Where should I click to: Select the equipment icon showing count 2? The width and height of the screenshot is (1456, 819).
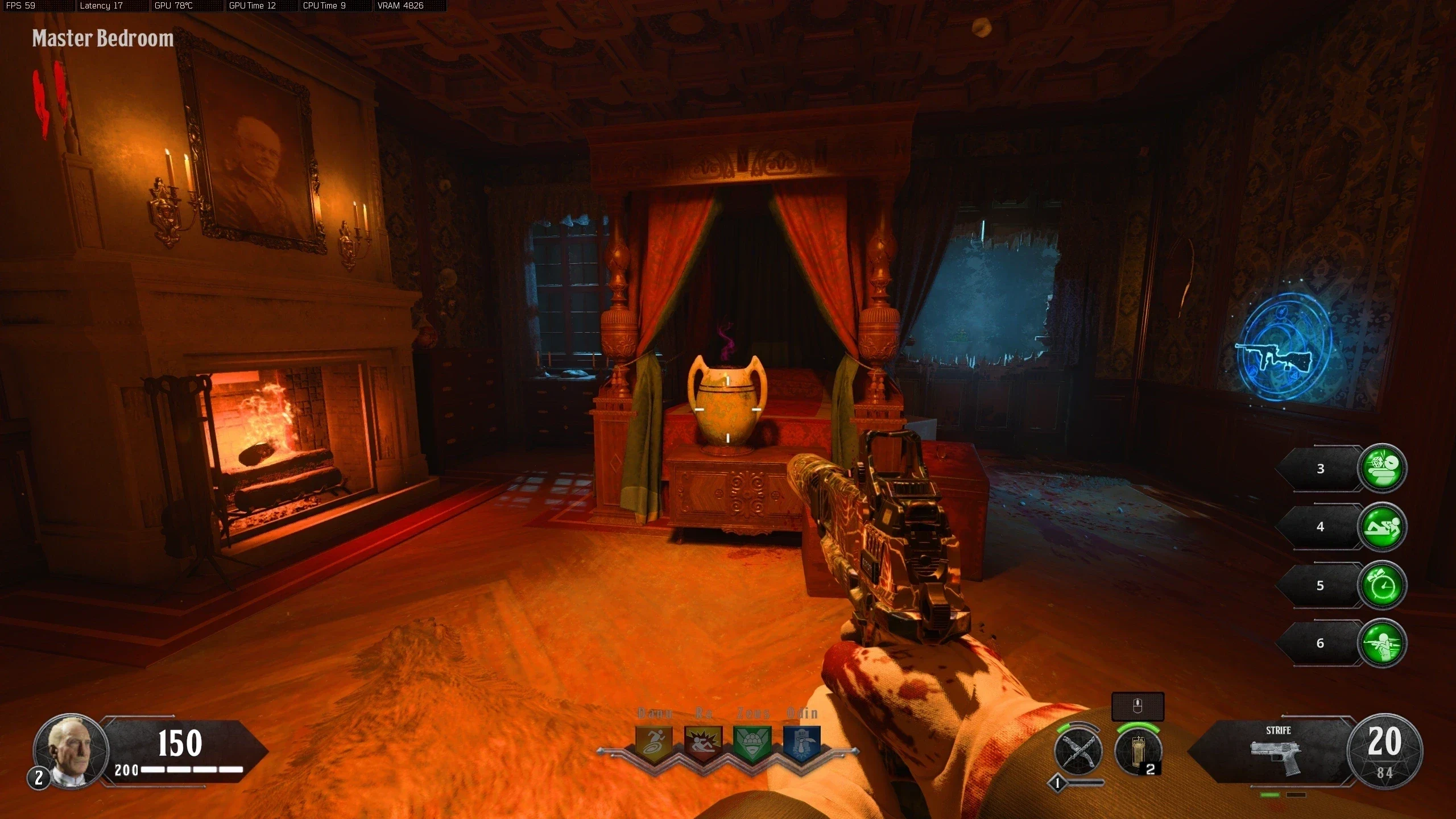point(1137,752)
